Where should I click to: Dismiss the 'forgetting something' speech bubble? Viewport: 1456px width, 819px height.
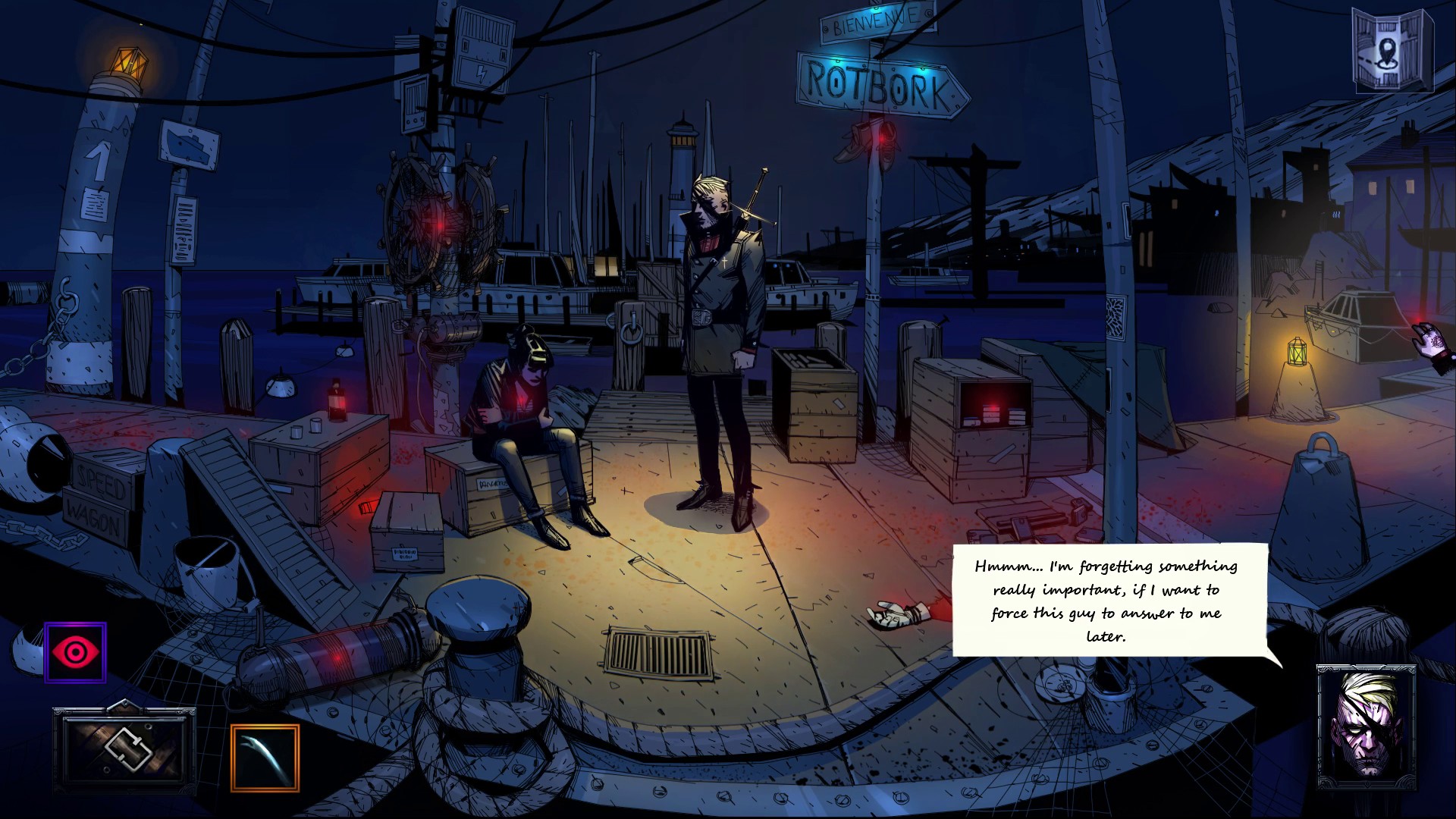click(x=1109, y=601)
